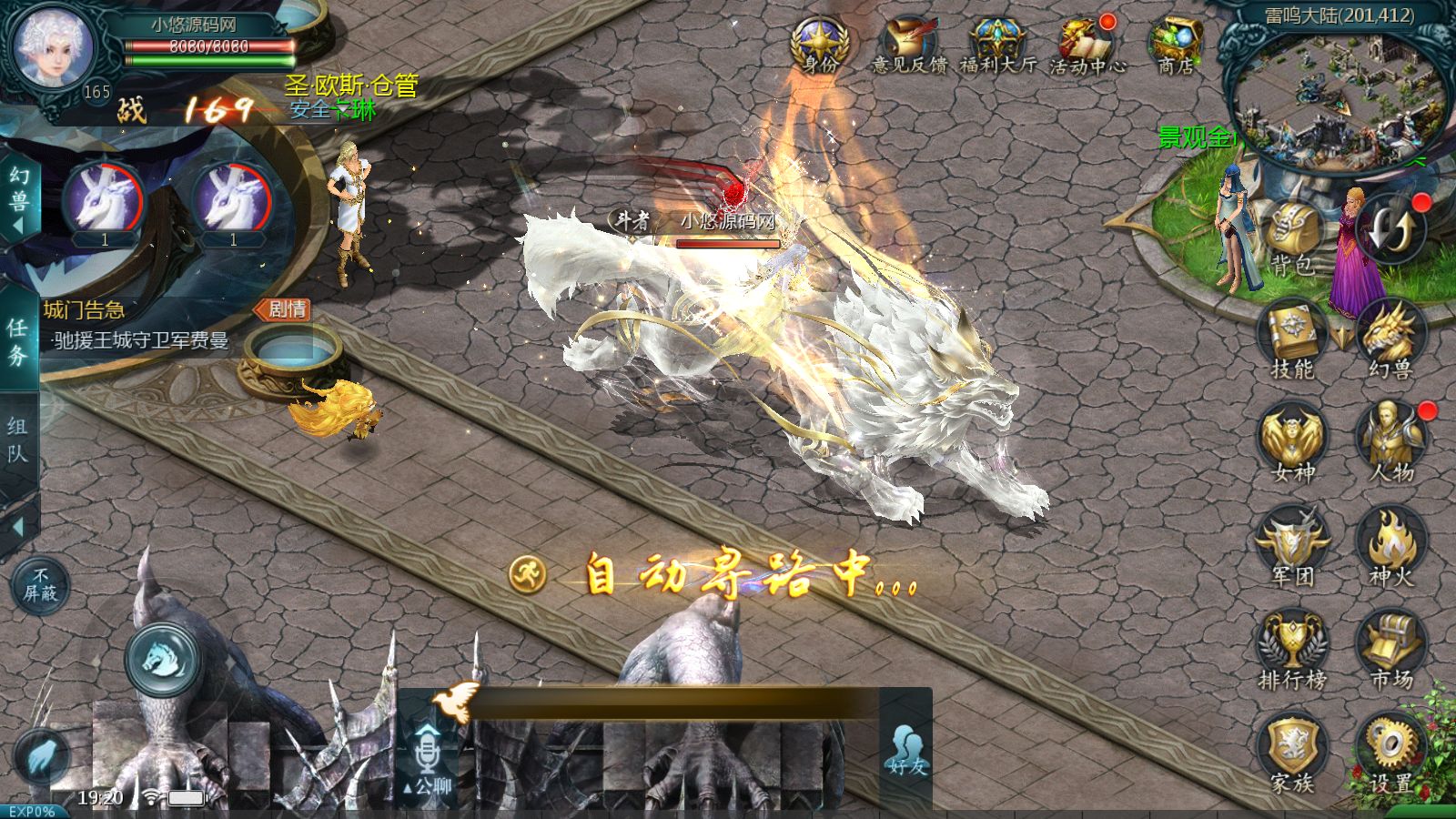
Task: Open the 背包 backpack
Action: 1292,238
